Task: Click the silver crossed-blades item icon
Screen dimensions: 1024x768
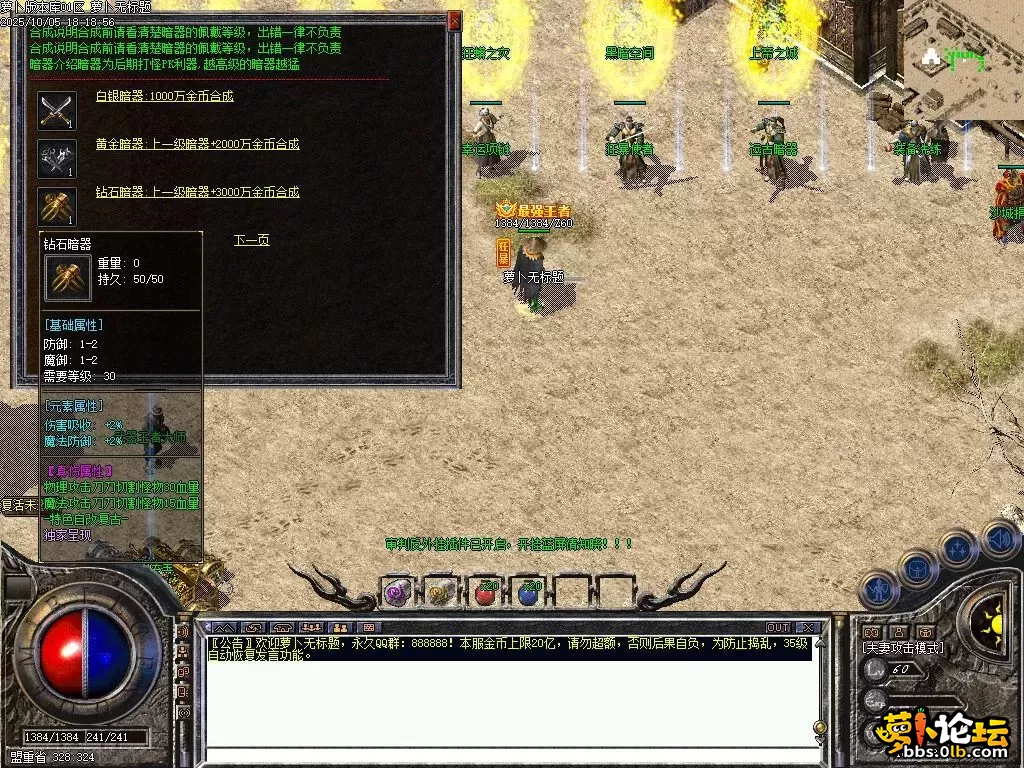Action: (57, 110)
